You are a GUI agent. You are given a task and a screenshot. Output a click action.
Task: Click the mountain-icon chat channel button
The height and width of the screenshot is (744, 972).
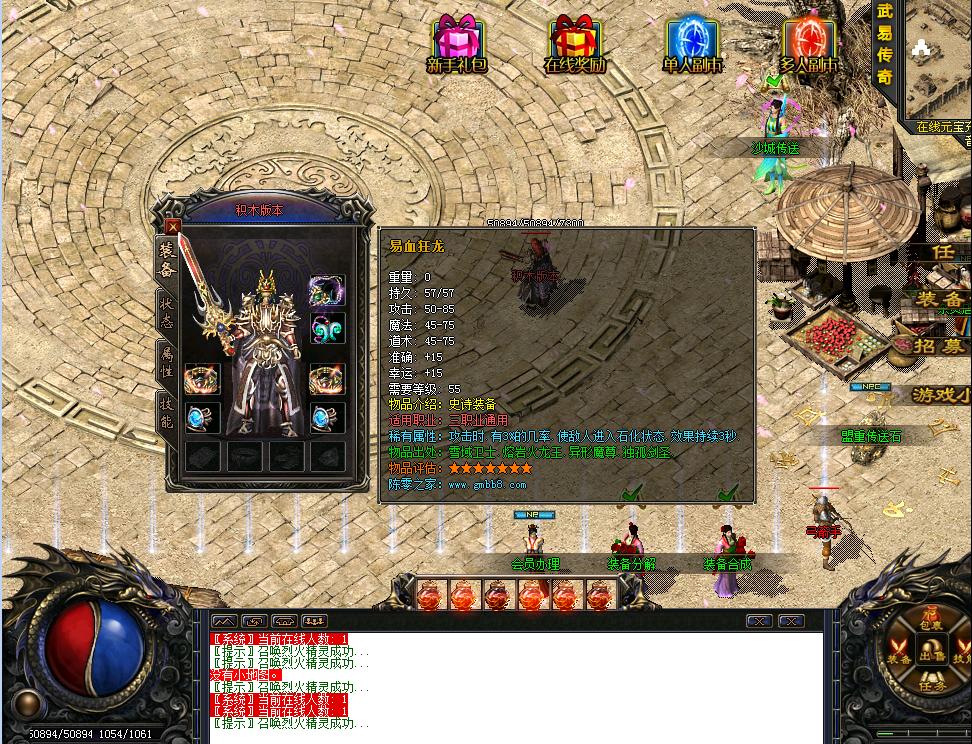224,621
